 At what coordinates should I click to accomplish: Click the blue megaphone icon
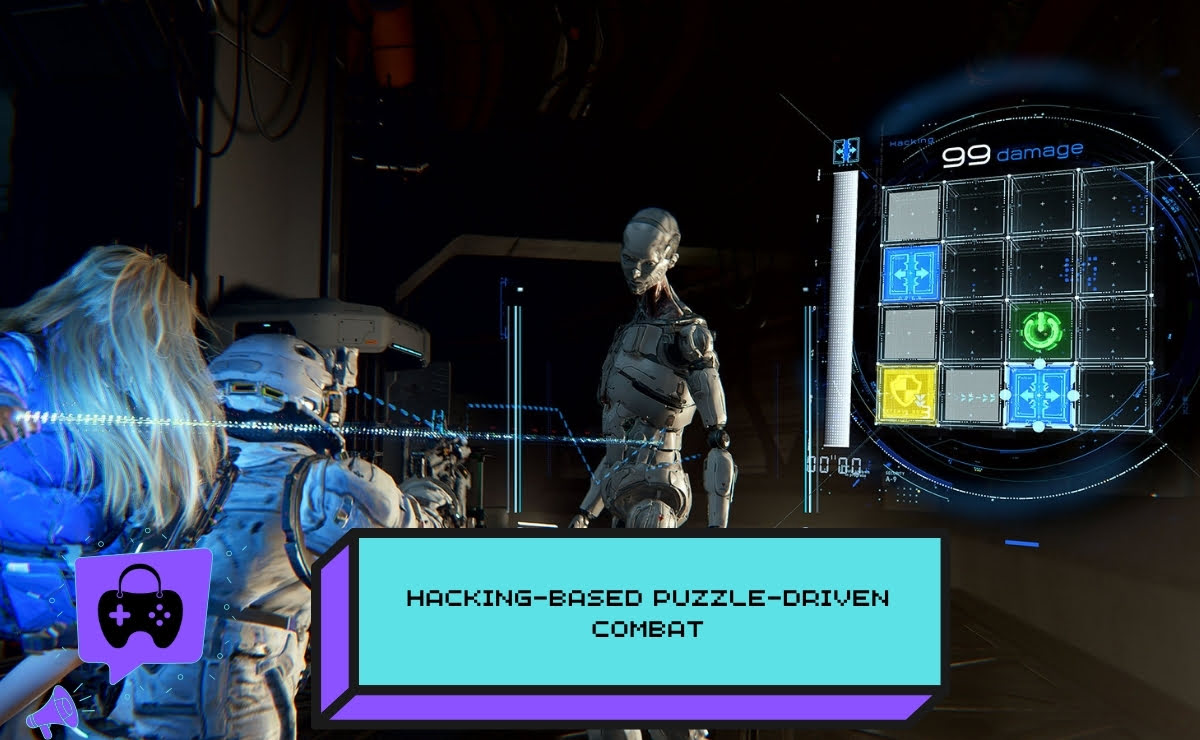point(55,711)
